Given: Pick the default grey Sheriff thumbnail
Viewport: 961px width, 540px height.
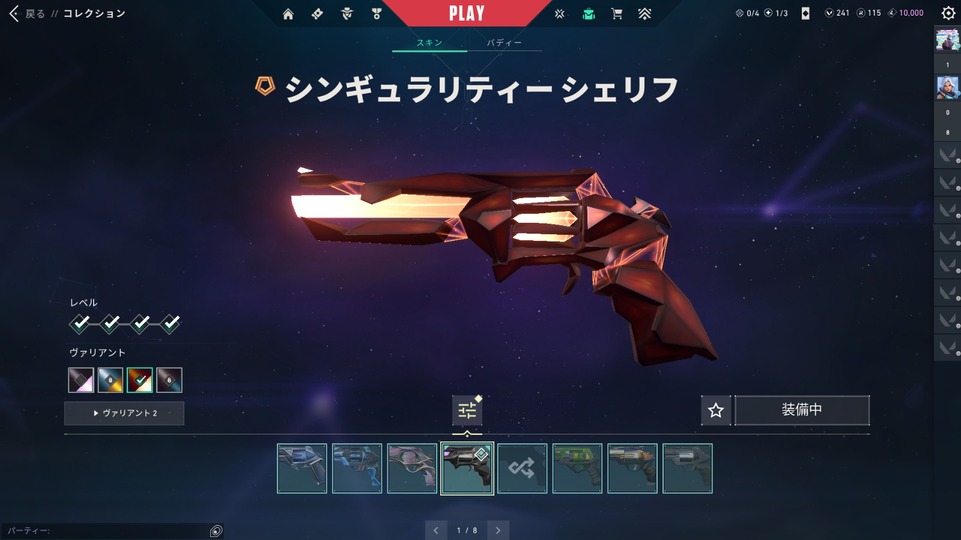Looking at the screenshot, I should point(687,468).
